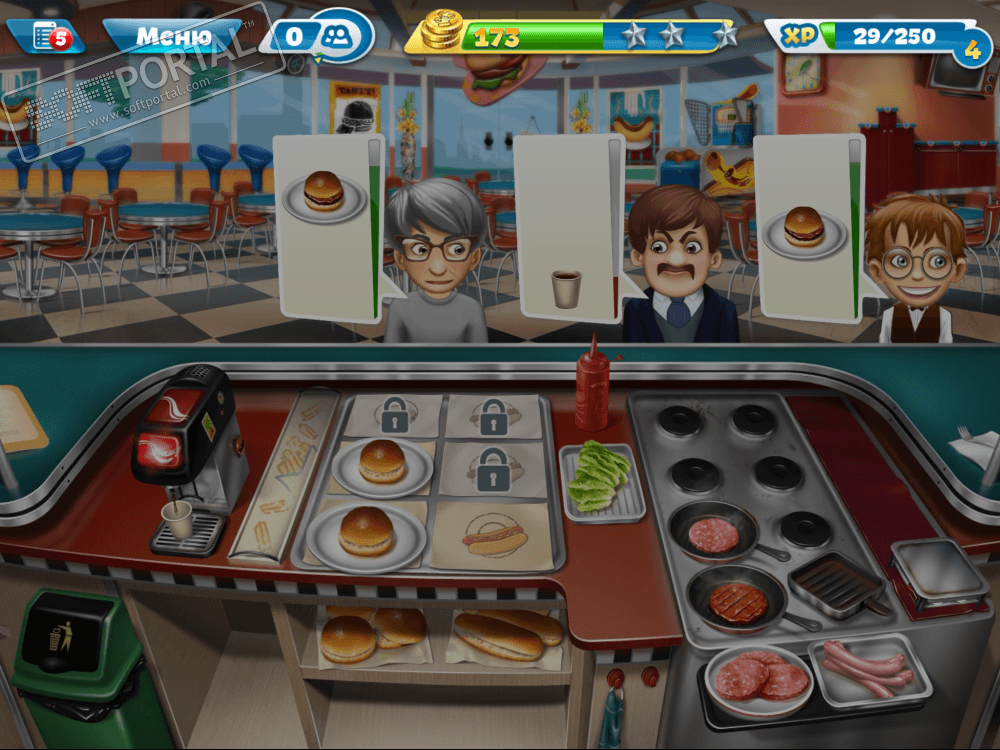Add lettuce from the lettuce tray
Viewport: 1000px width, 750px height.
[x=602, y=480]
